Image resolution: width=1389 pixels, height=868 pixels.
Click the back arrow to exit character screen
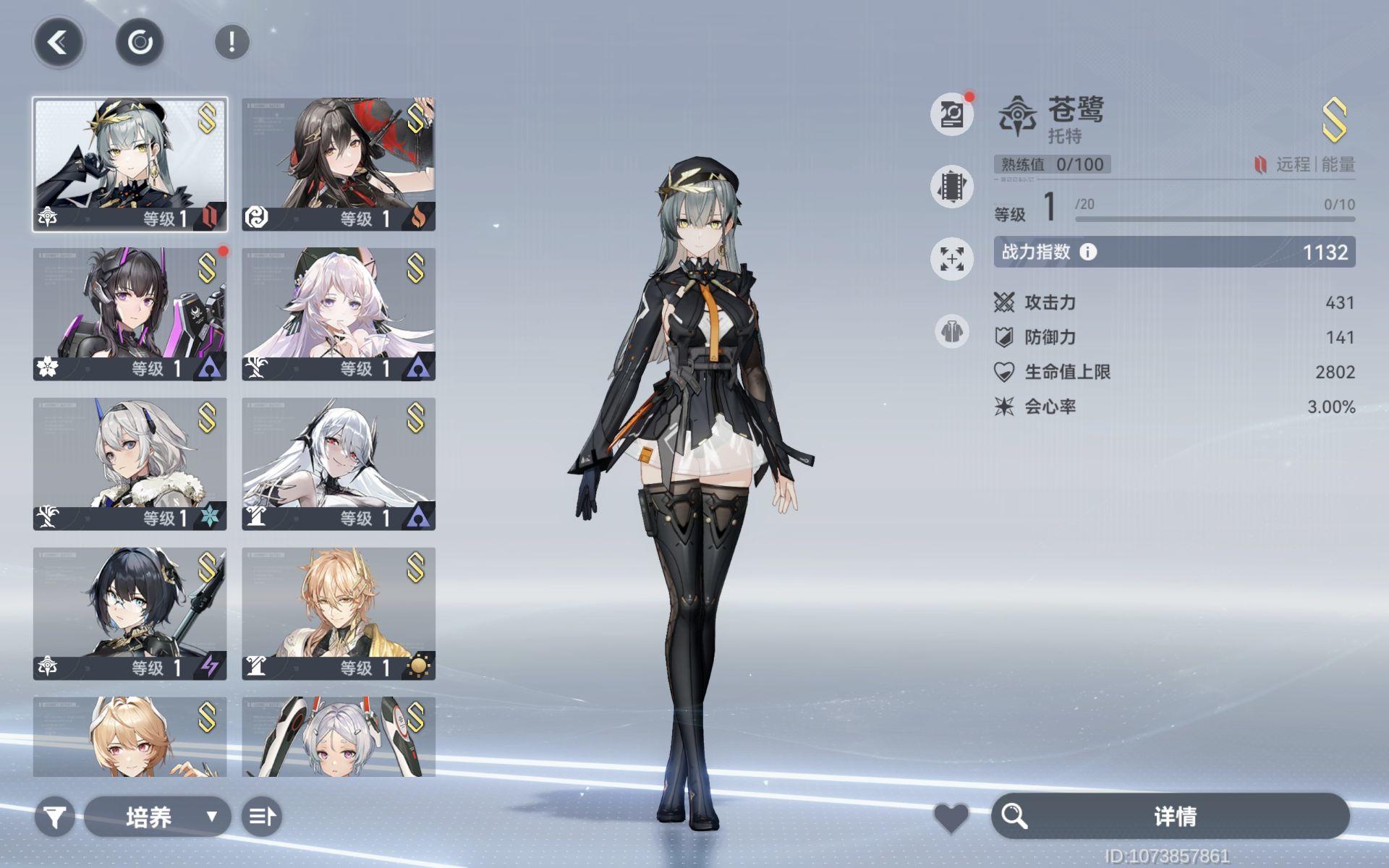click(x=59, y=41)
